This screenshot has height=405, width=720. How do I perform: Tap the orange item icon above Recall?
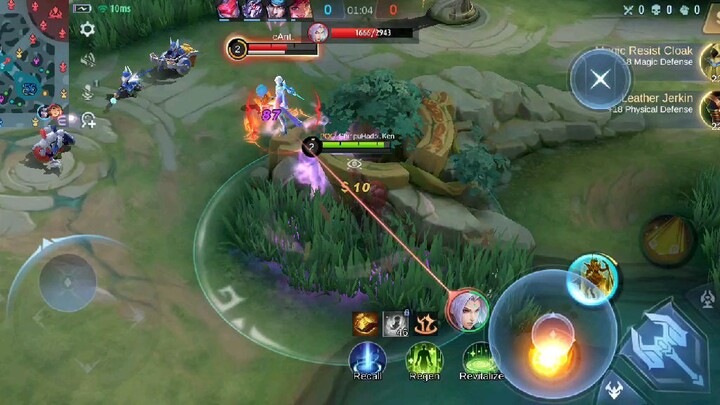click(x=365, y=323)
